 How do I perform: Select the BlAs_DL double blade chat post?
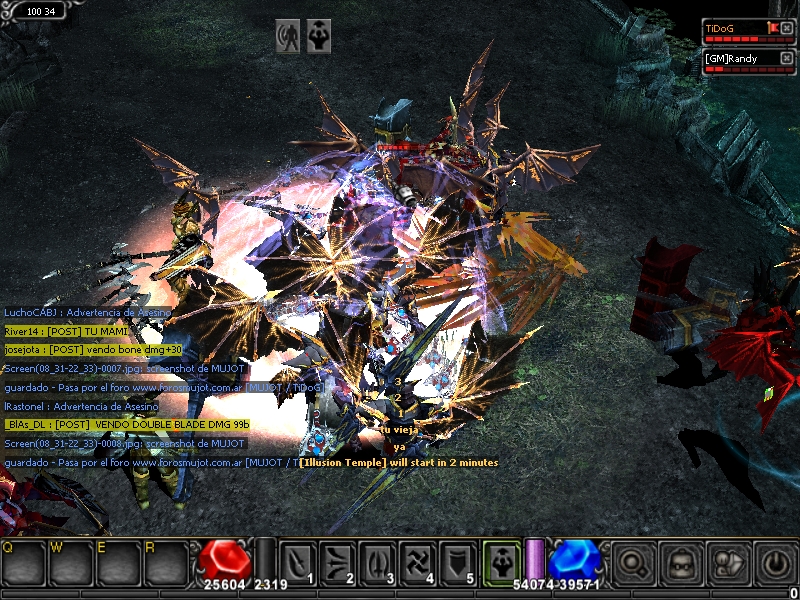[x=126, y=425]
